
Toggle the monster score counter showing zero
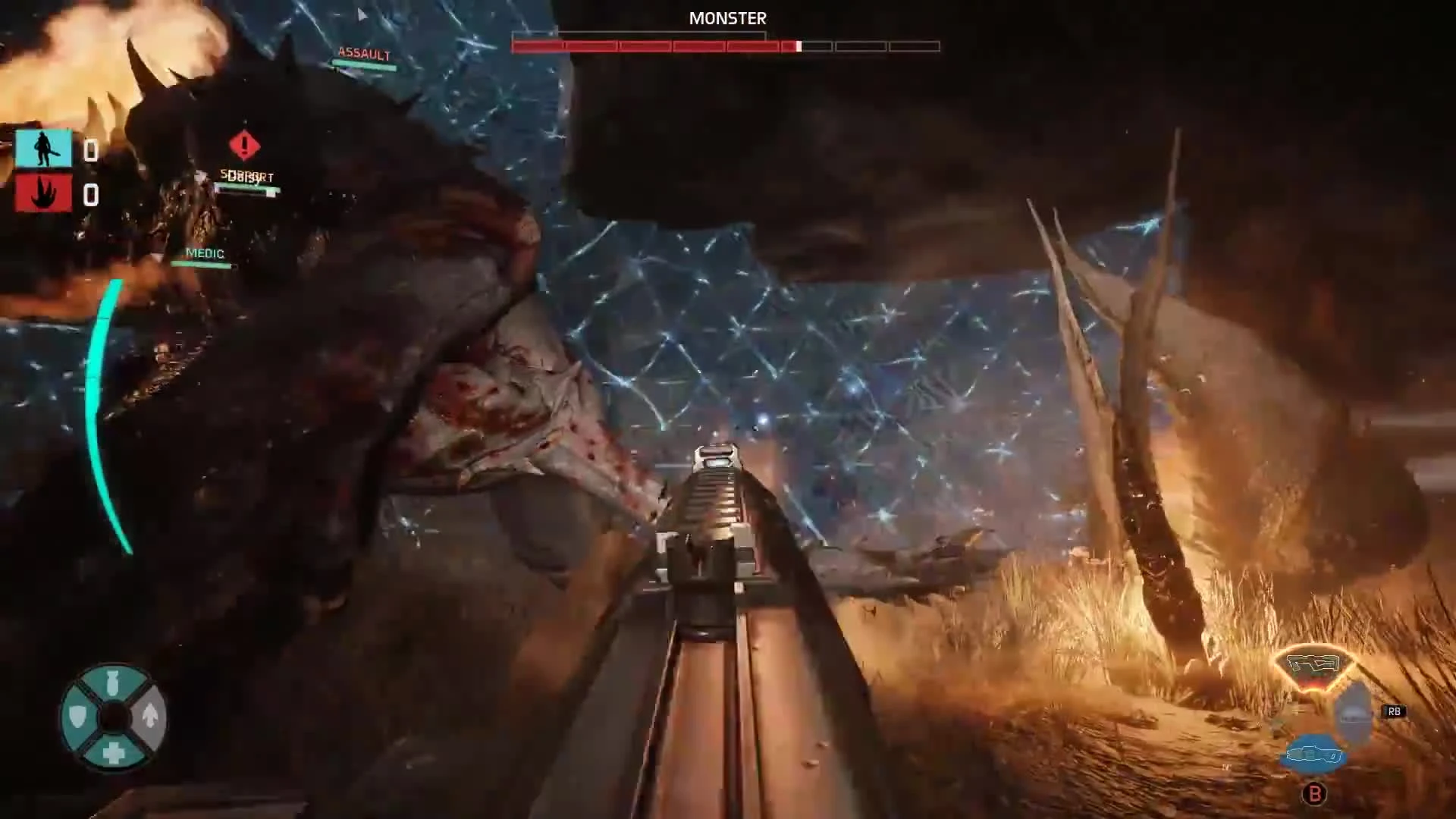point(91,196)
